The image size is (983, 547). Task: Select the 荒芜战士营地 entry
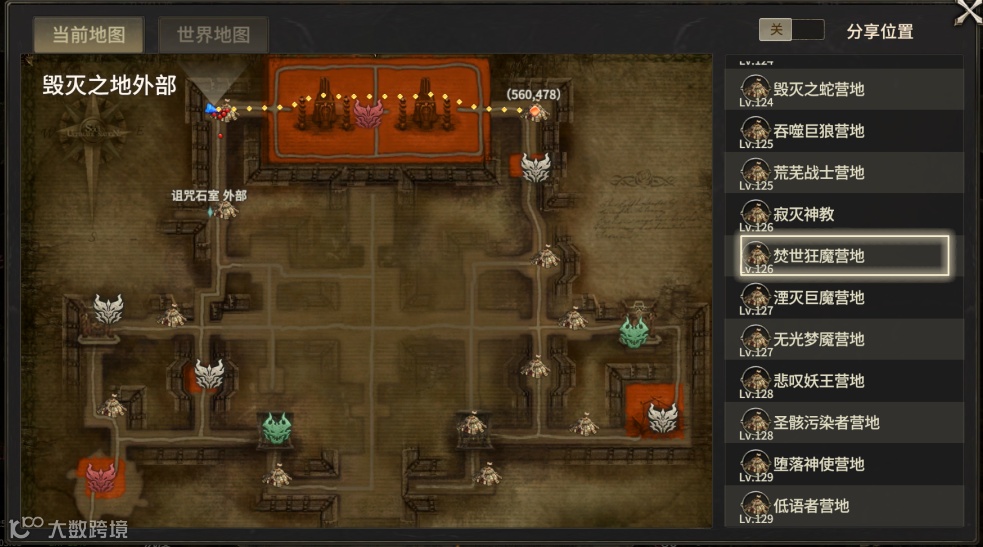(x=844, y=173)
